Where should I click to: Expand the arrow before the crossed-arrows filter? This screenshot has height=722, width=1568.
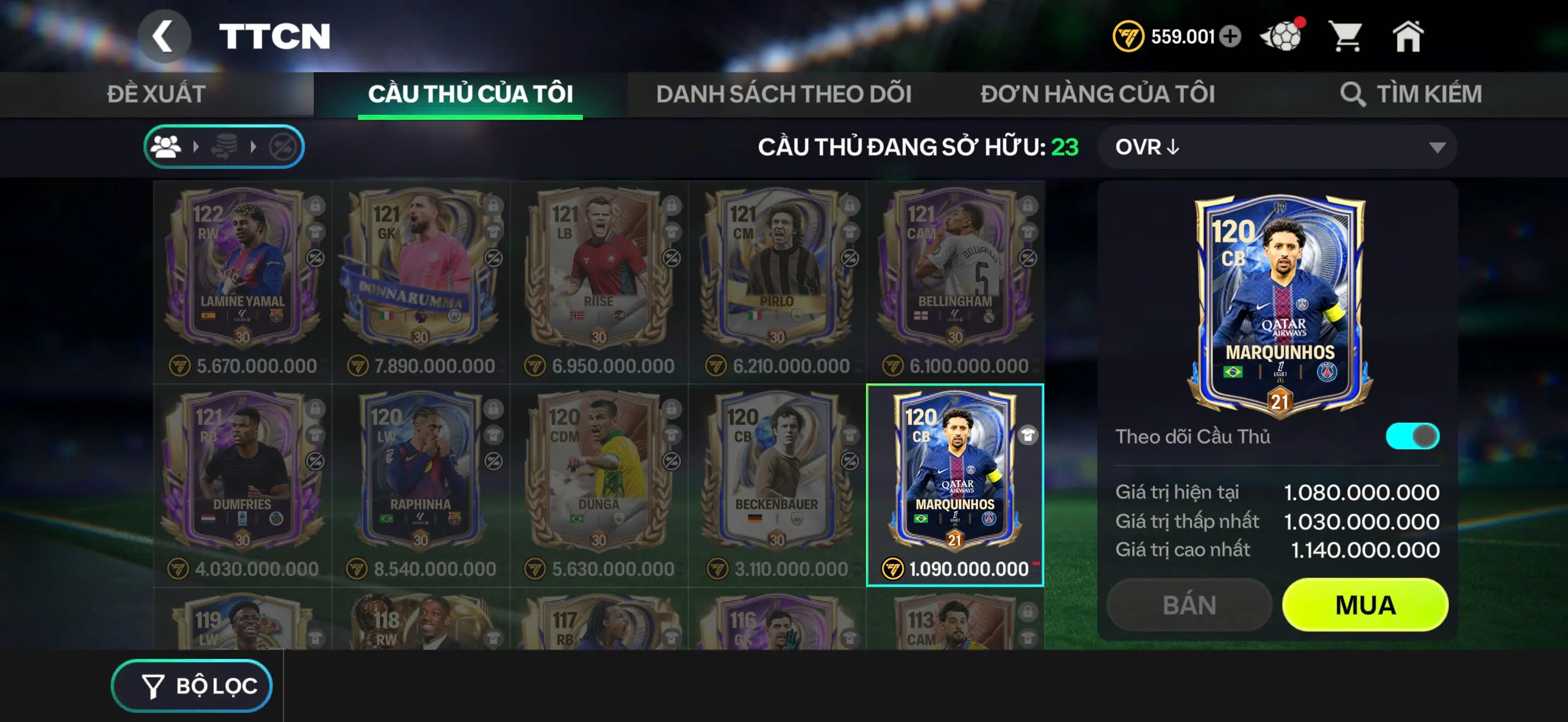point(254,146)
